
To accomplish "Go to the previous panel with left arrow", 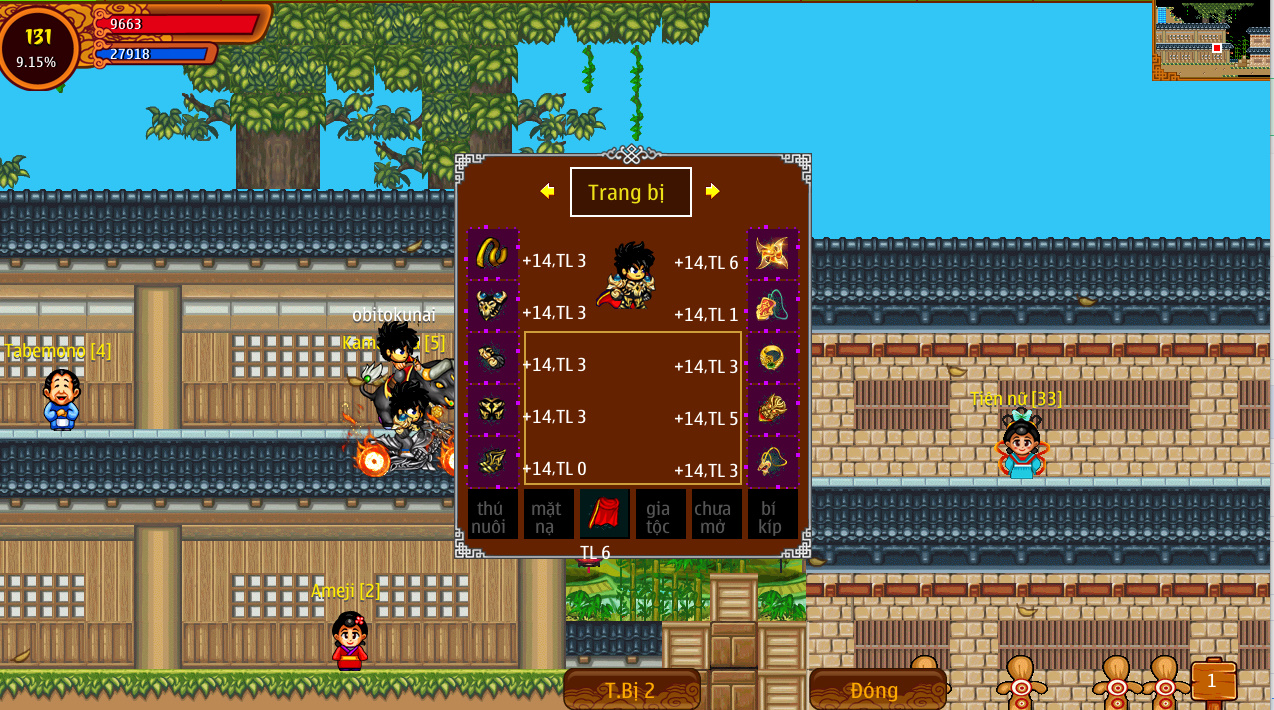I will tap(547, 191).
